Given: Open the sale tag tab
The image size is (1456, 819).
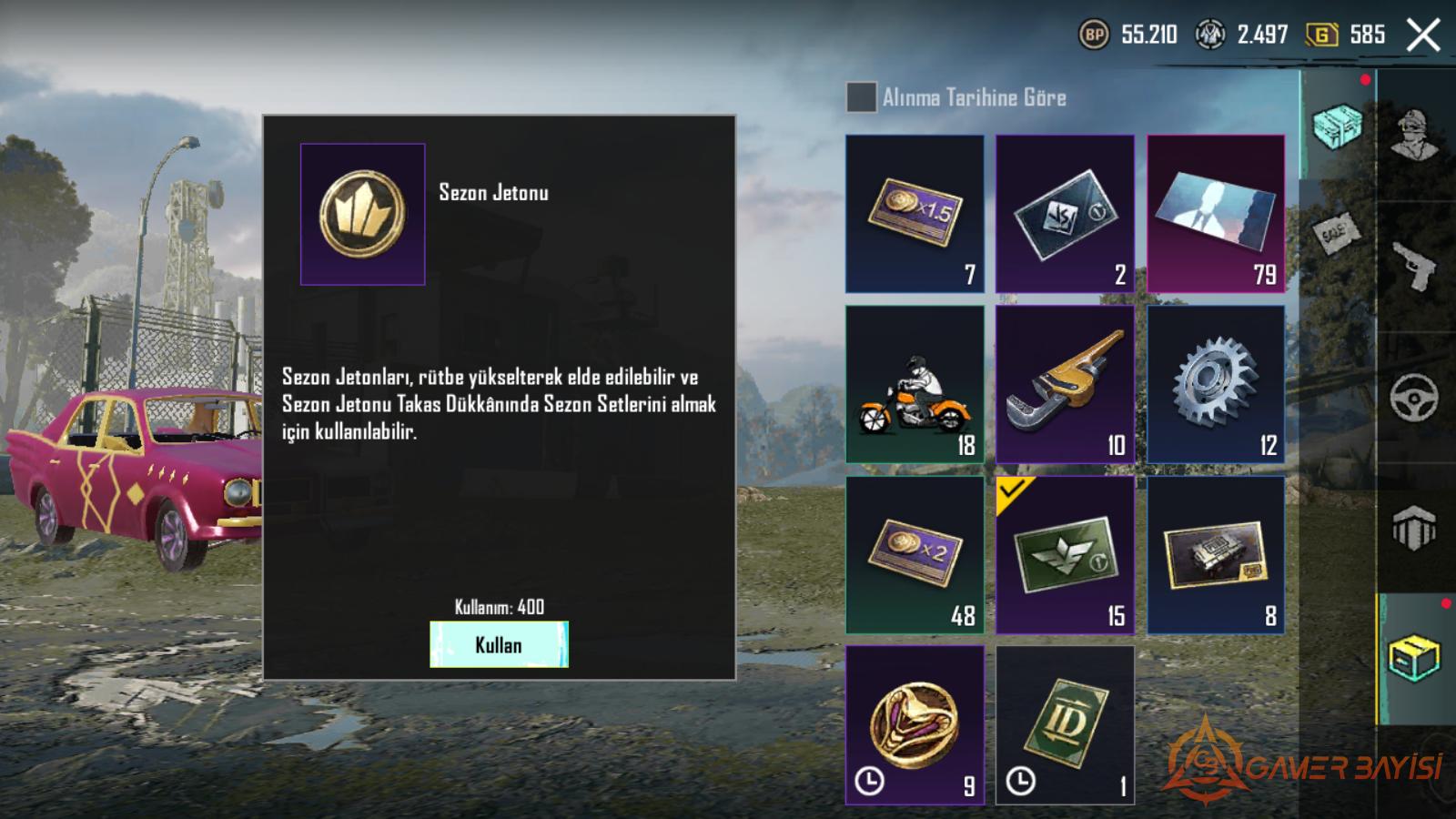Looking at the screenshot, I should tap(1337, 233).
